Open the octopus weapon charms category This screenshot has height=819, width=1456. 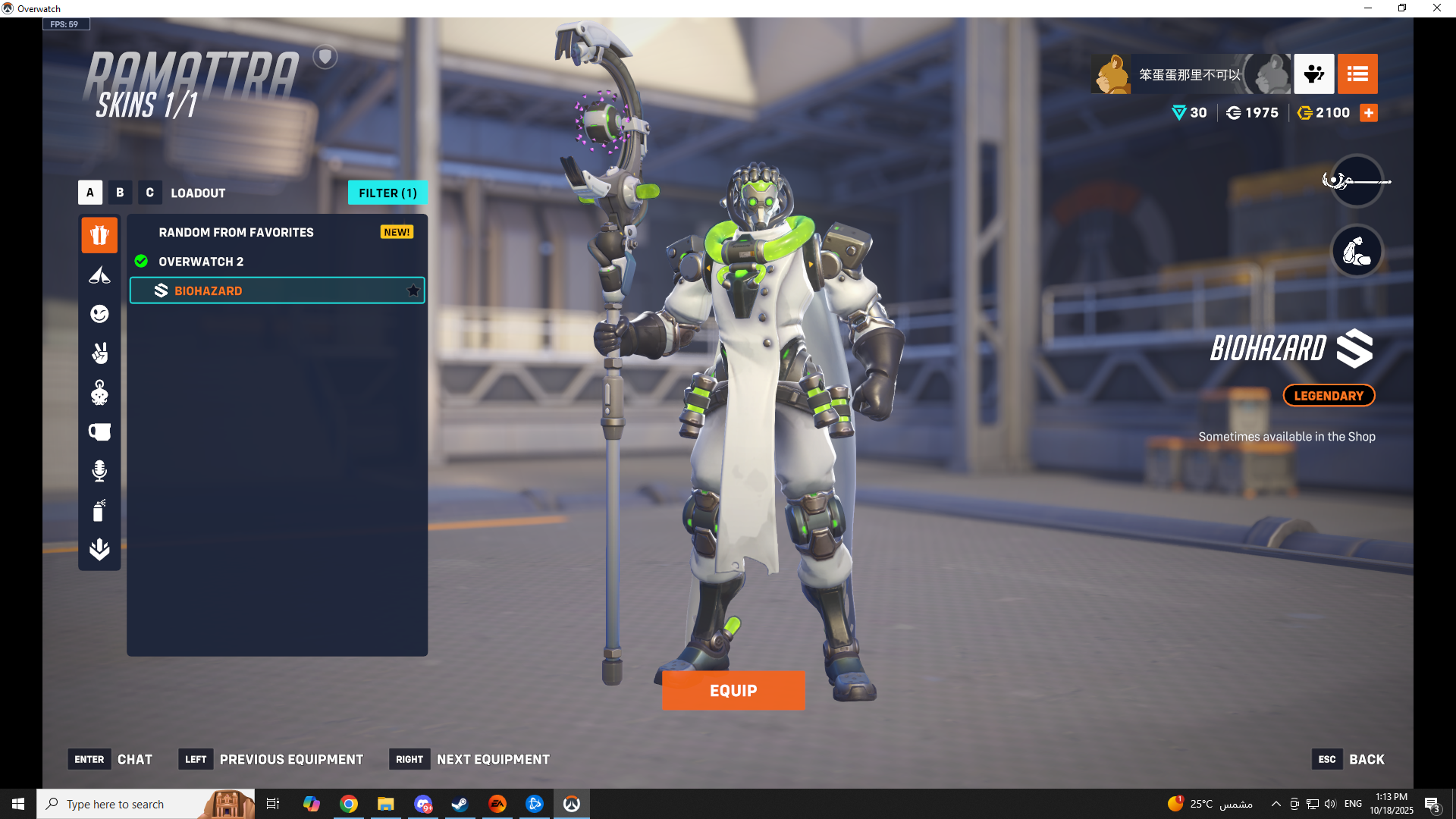click(x=99, y=393)
